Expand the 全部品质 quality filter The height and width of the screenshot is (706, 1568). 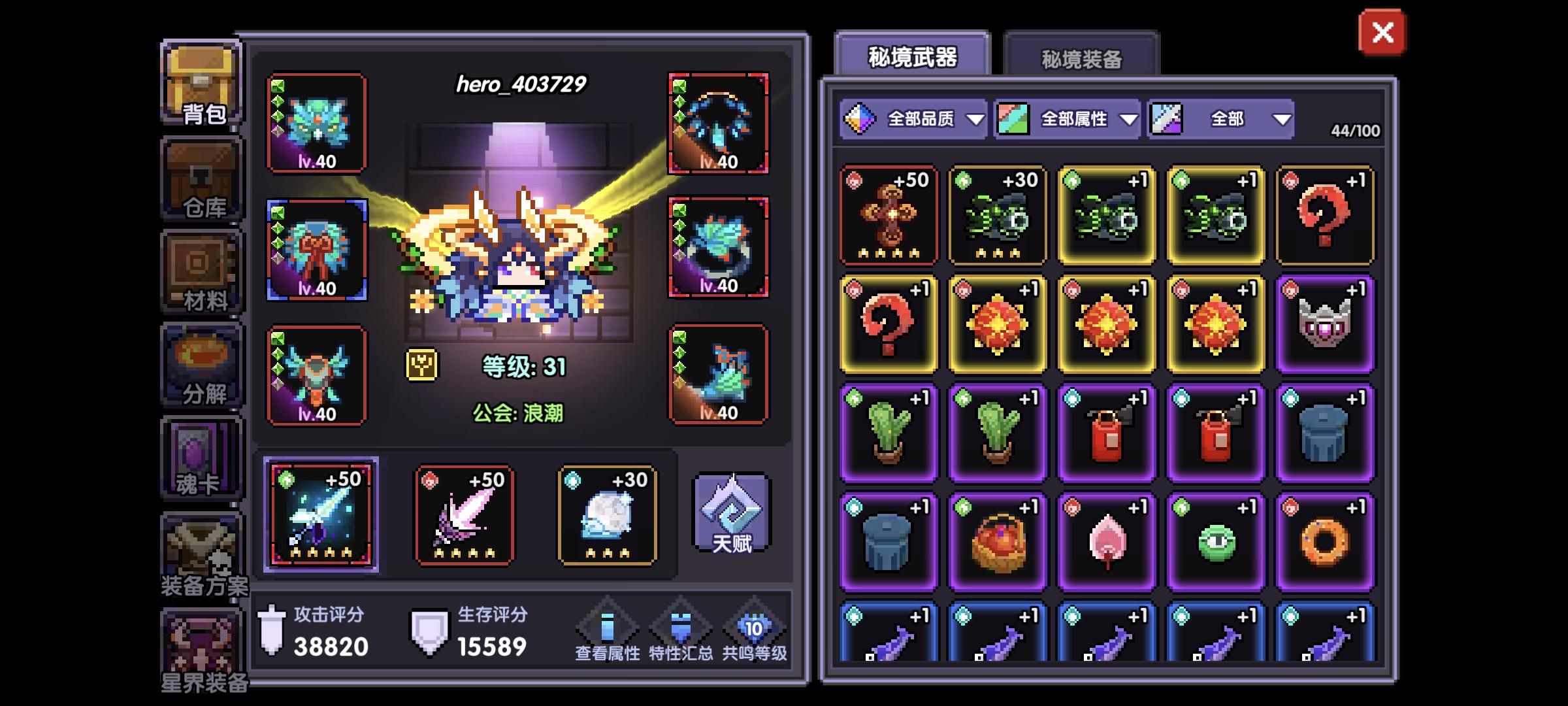point(915,119)
